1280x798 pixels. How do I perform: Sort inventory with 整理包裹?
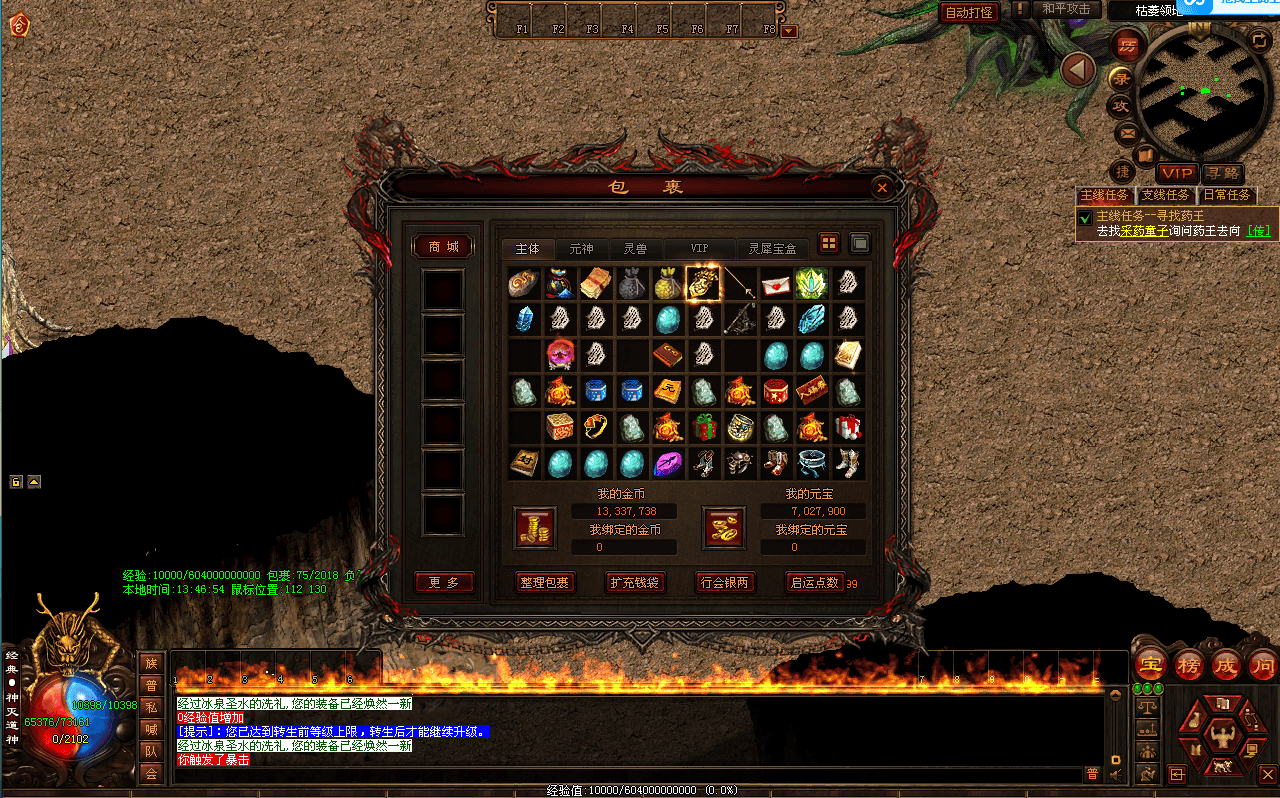point(545,583)
